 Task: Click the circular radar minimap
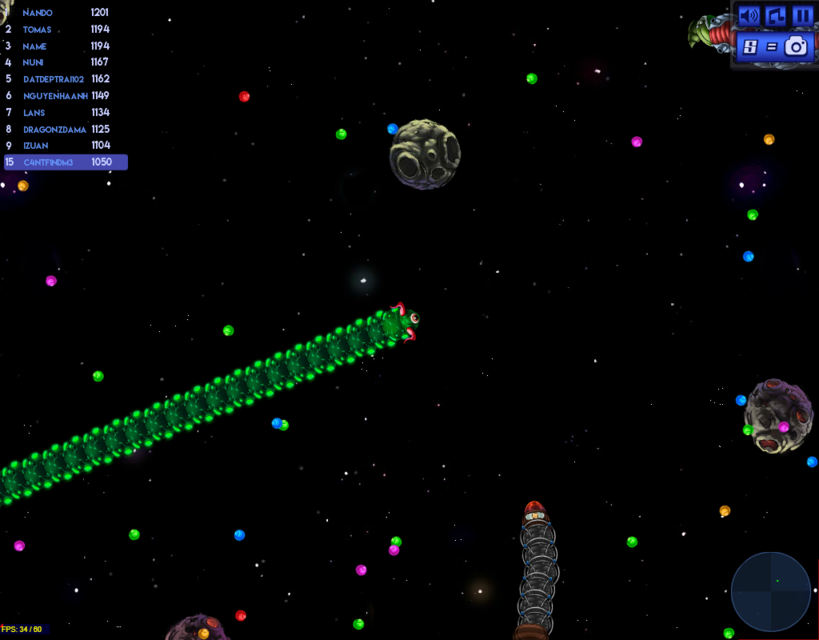[x=770, y=592]
